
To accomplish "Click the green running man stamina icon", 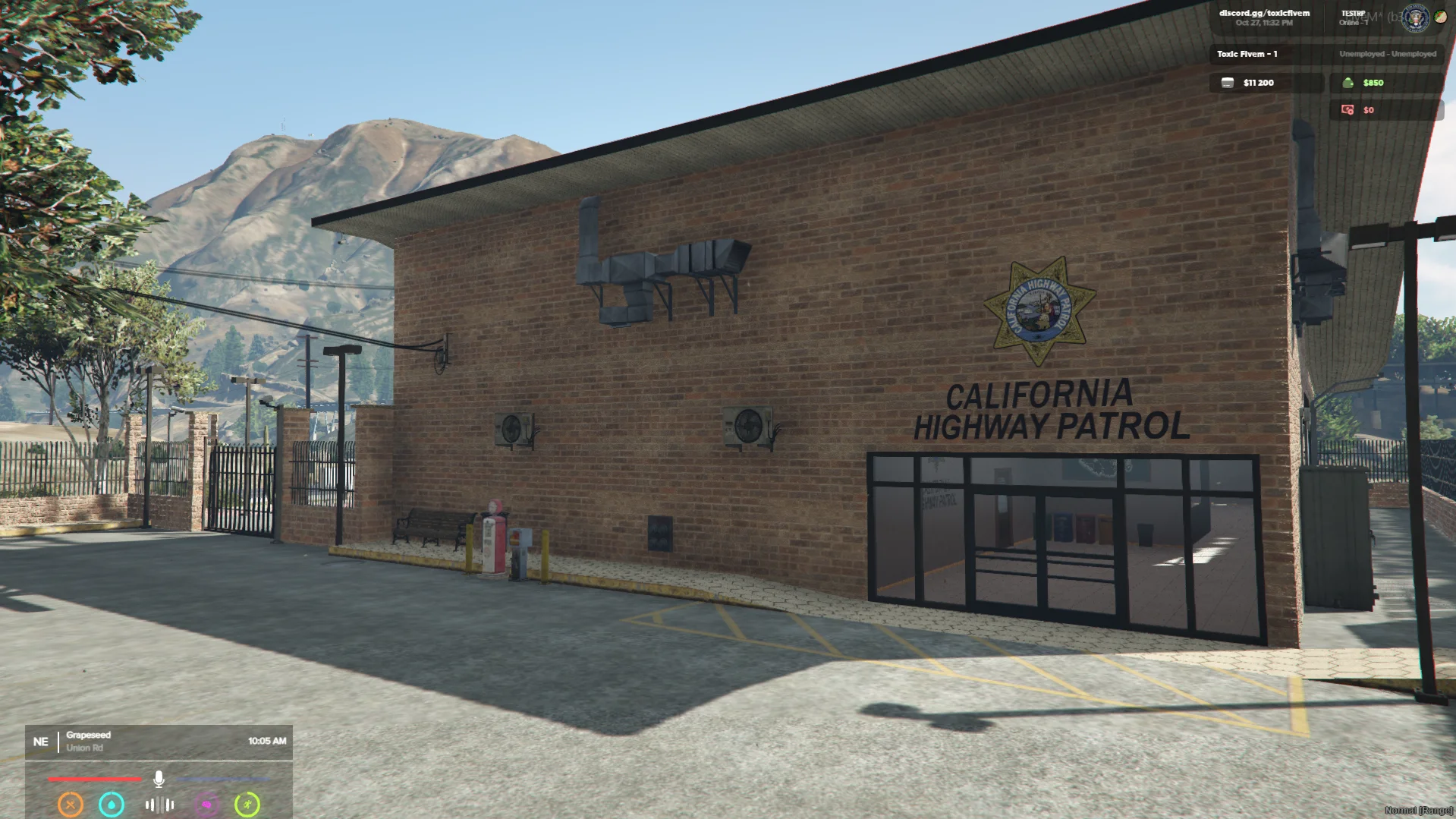I will click(247, 804).
